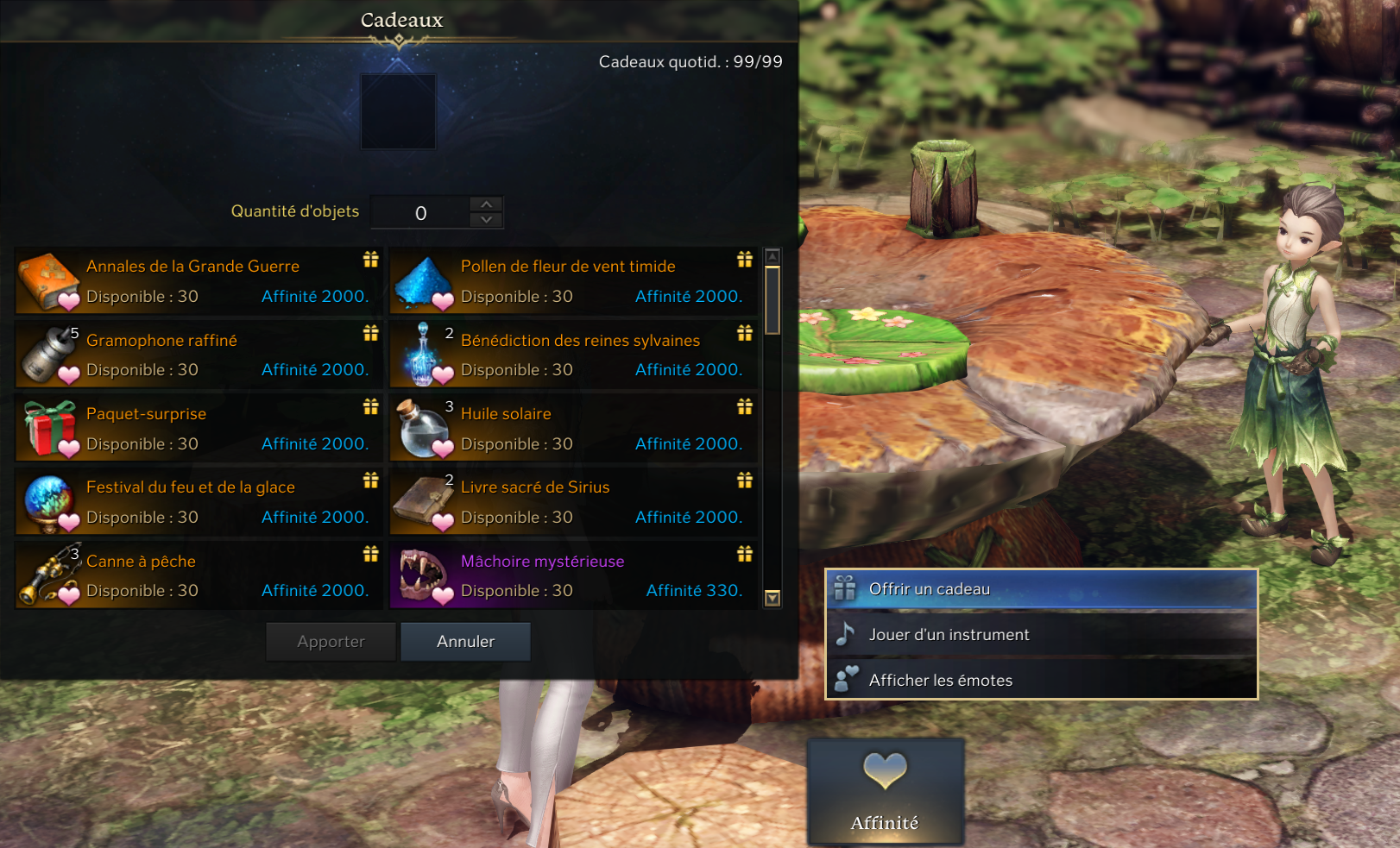
Task: Select the Gramophone raffiné gift
Action: [x=199, y=355]
